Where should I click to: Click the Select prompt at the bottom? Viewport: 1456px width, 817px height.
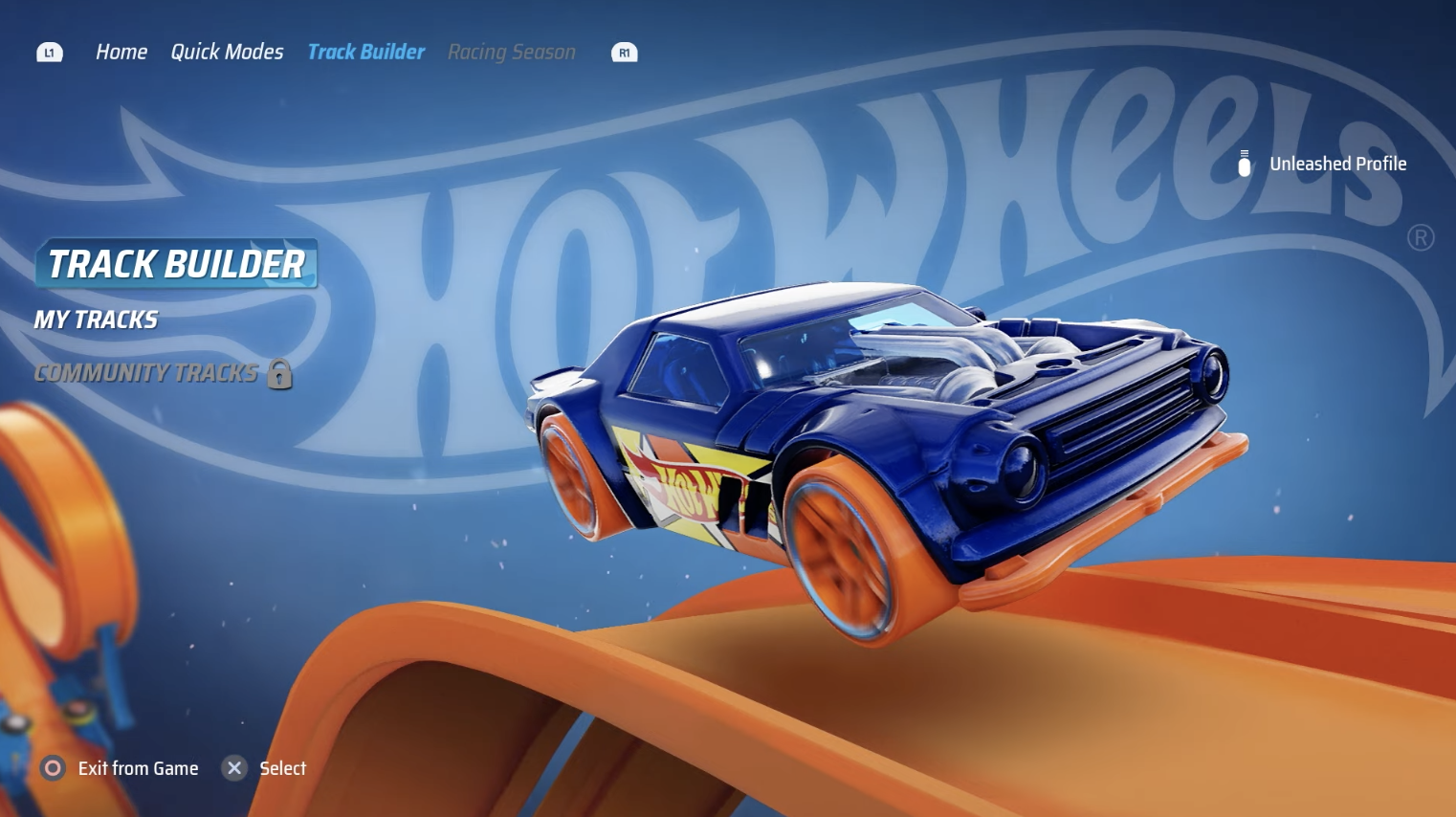(x=282, y=768)
